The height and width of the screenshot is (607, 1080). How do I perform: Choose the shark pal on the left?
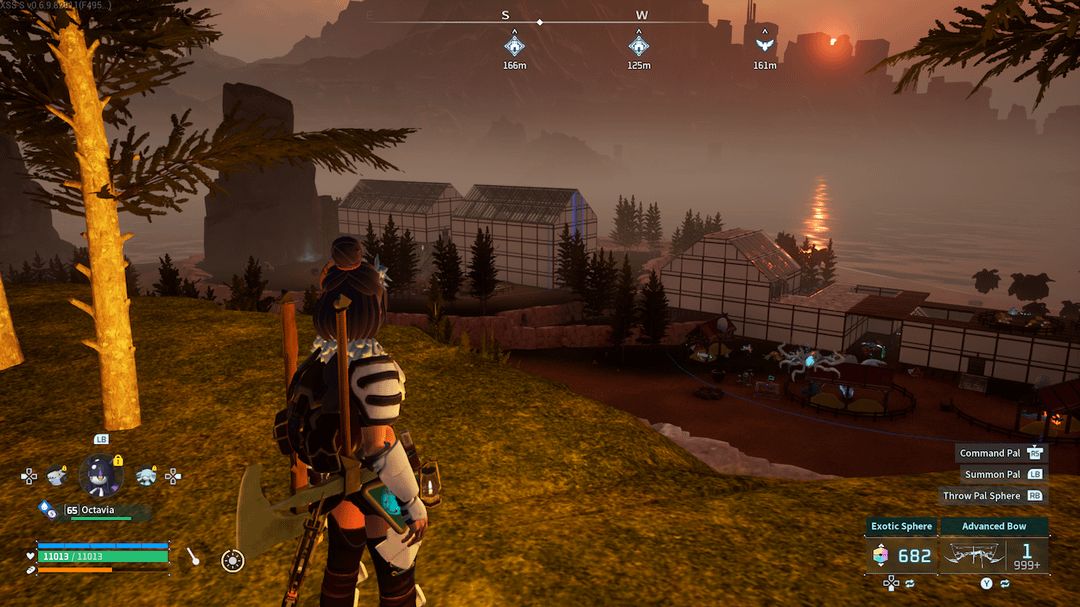pyautogui.click(x=57, y=476)
